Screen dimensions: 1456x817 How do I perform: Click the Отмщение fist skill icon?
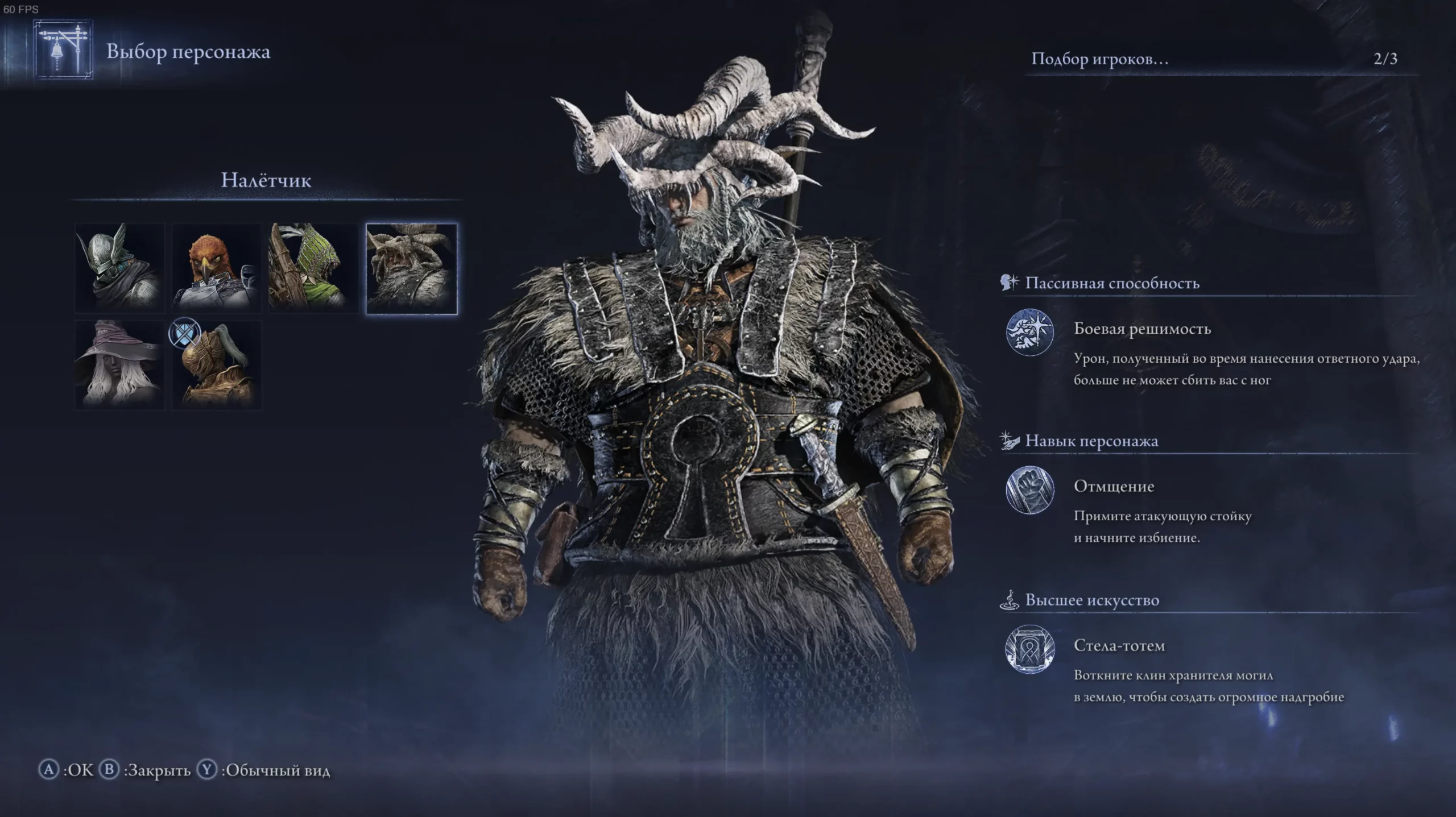click(1029, 490)
